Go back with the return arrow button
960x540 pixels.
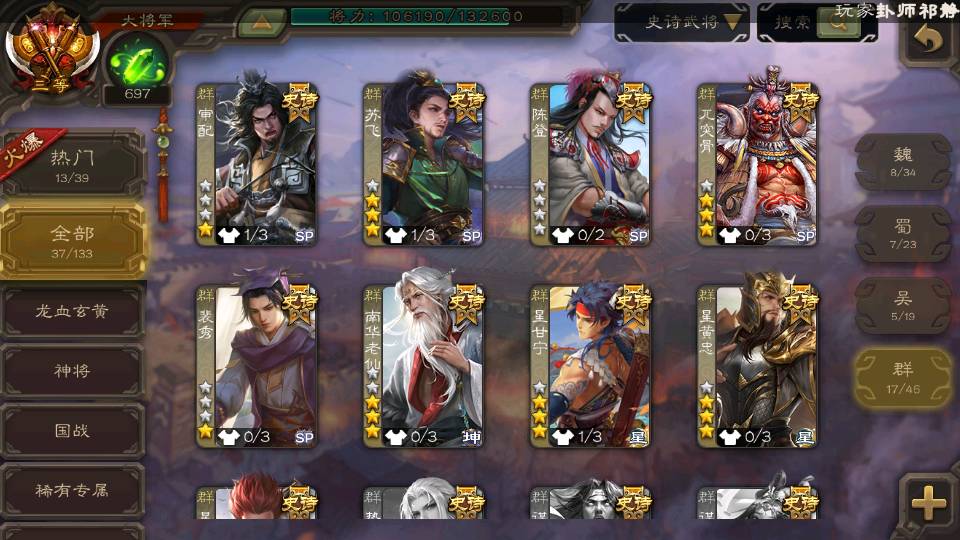tap(929, 40)
